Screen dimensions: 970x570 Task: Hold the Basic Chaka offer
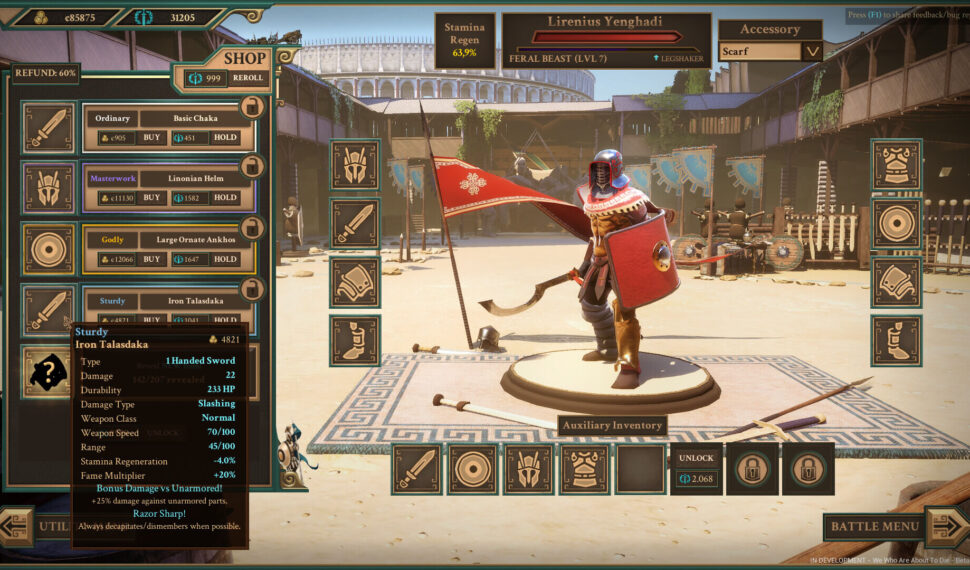(225, 137)
